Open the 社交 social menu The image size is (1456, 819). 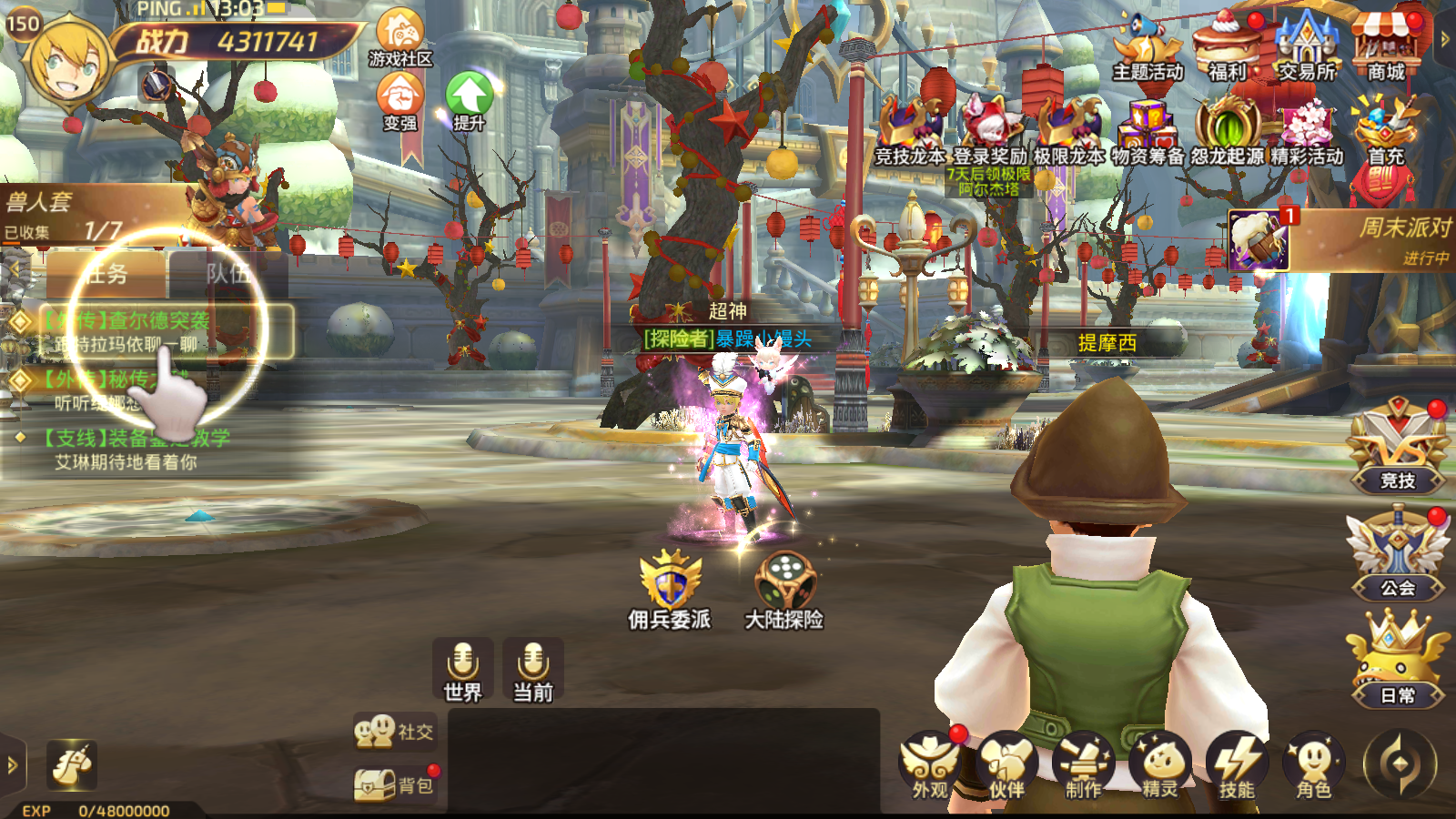[x=394, y=732]
